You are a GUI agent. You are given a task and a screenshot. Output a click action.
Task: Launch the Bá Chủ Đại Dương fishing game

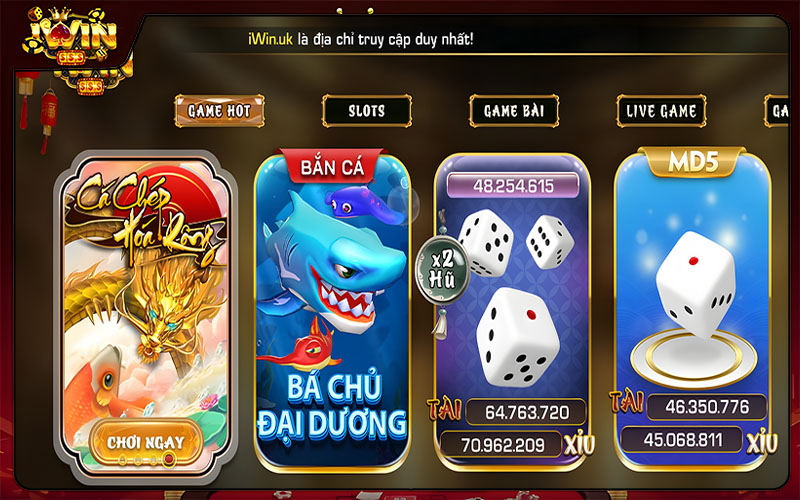332,310
